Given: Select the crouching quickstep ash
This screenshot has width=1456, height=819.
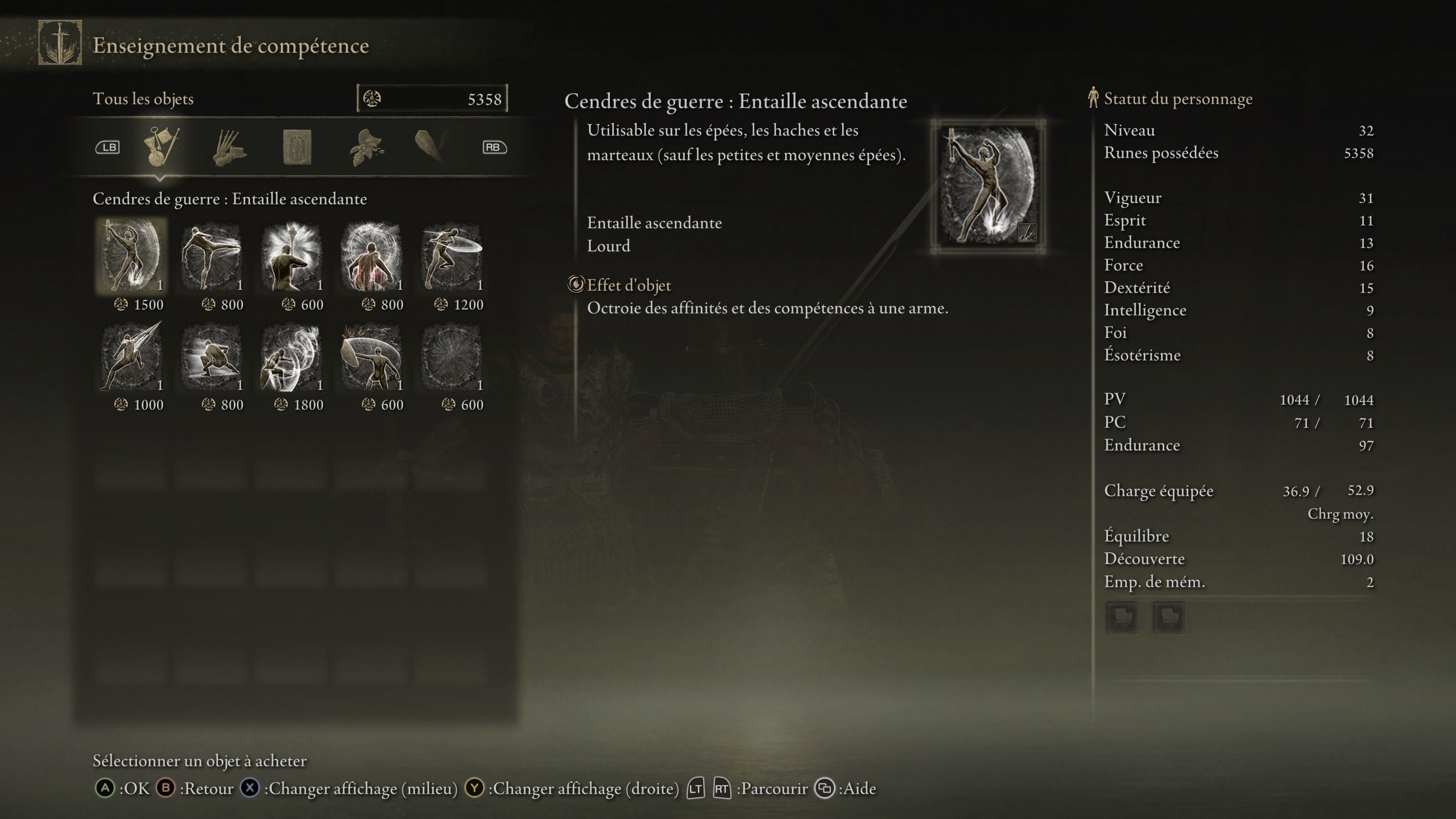Looking at the screenshot, I should tap(212, 357).
